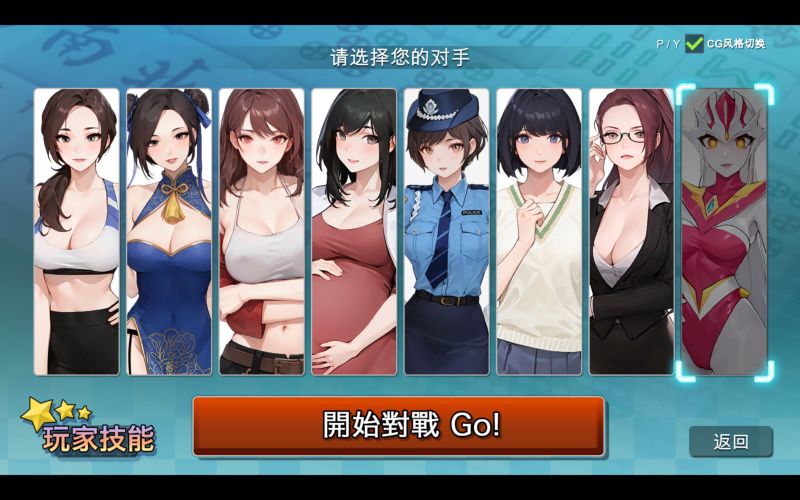This screenshot has height=500, width=800.
Task: Choose the red and silver alien hero opponent
Action: pyautogui.click(x=724, y=232)
